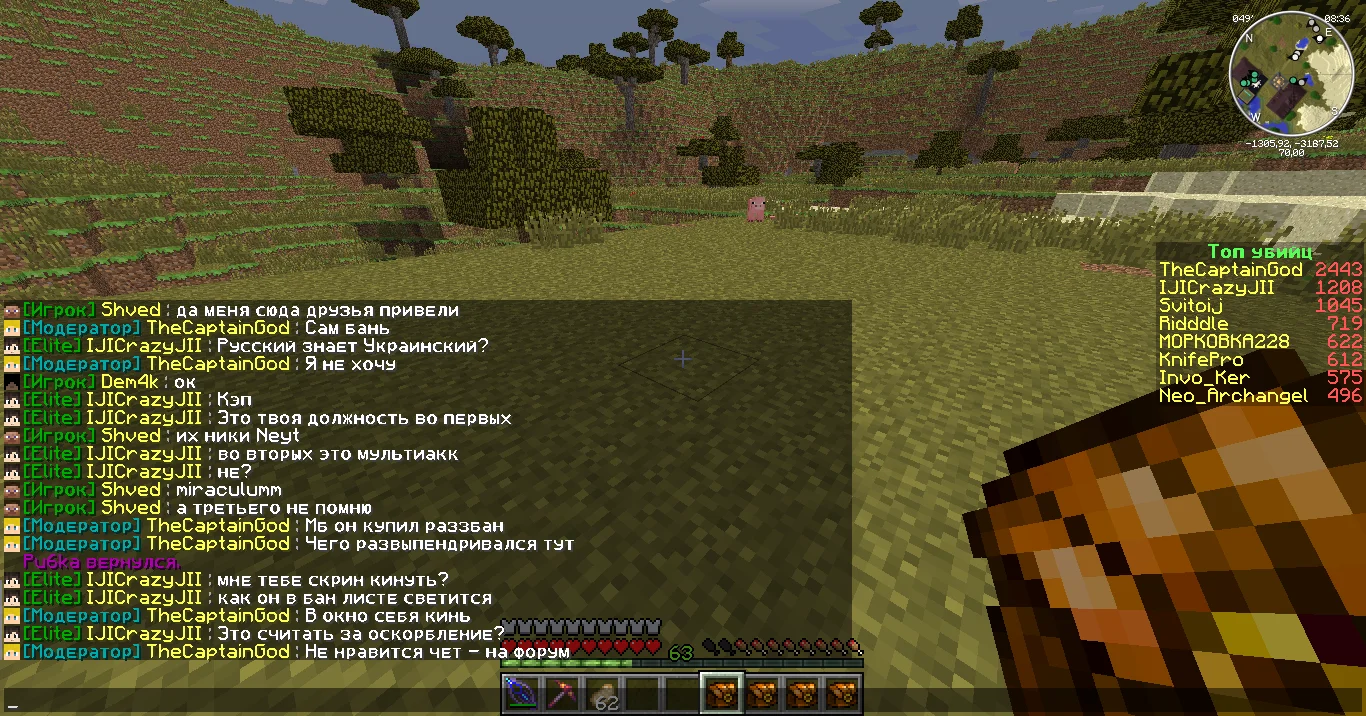Click the highlighted selected hotbar slot
This screenshot has width=1366, height=716.
(x=721, y=693)
